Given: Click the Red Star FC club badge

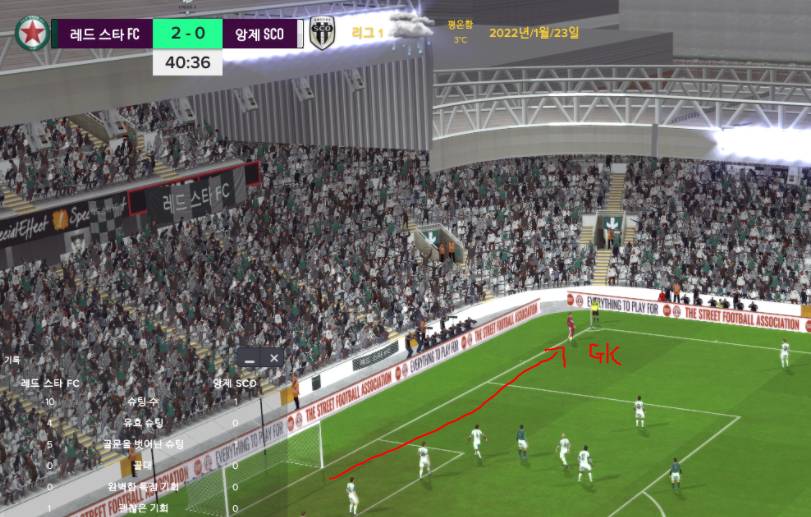Looking at the screenshot, I should click(31, 33).
